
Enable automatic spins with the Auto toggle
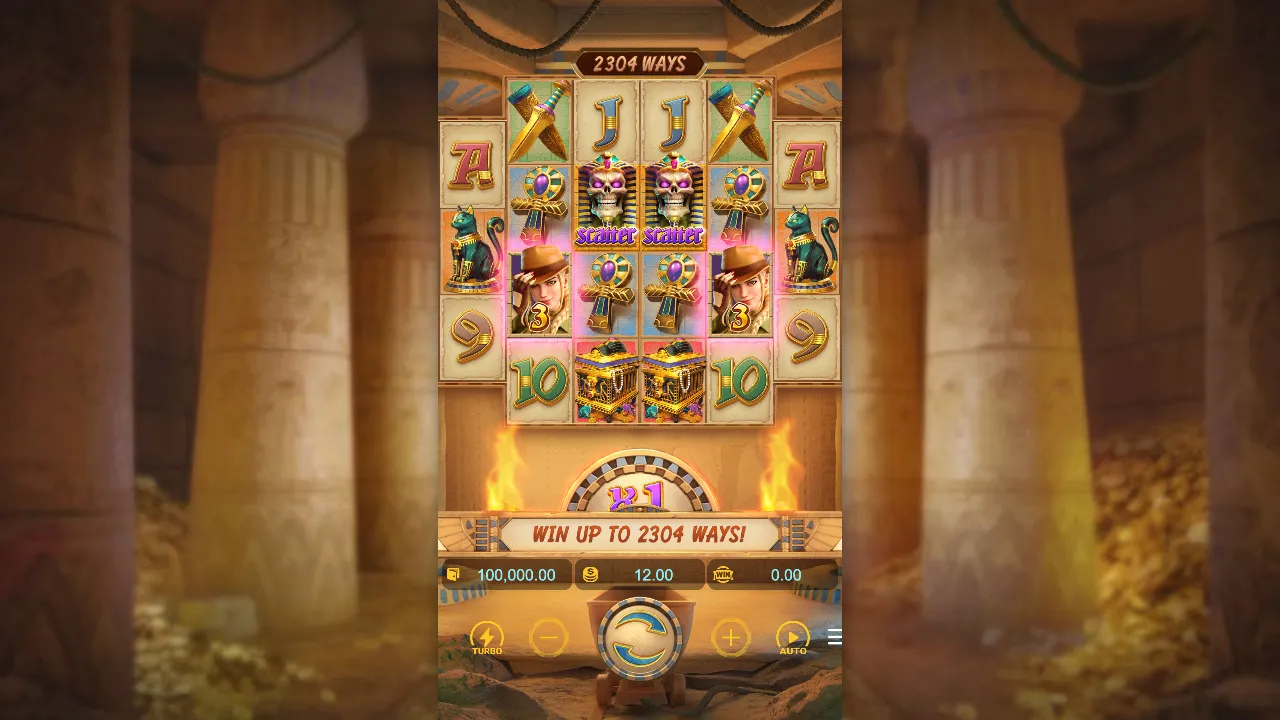pyautogui.click(x=795, y=634)
